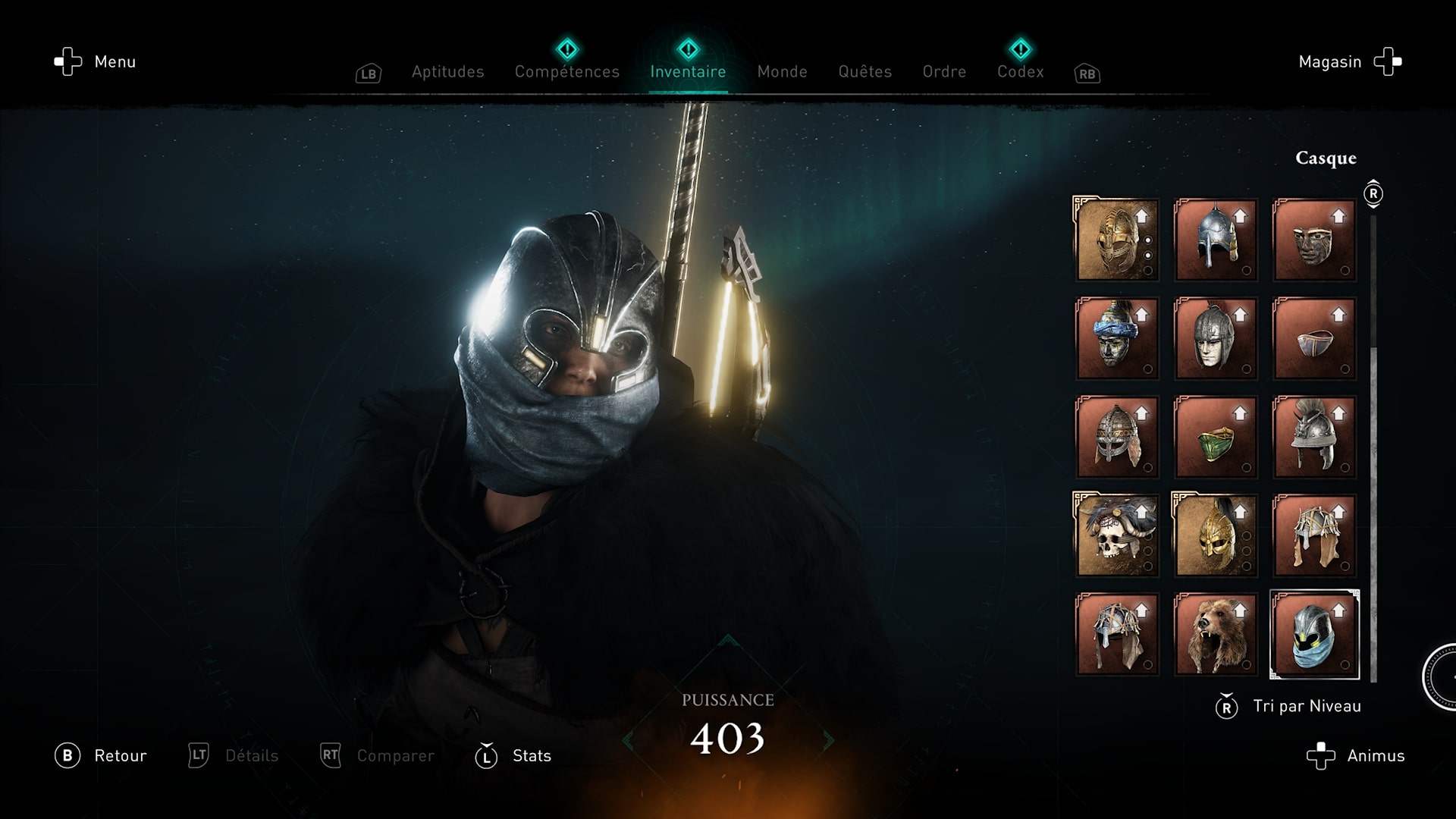
Task: Go to the Monde tab
Action: tap(782, 72)
